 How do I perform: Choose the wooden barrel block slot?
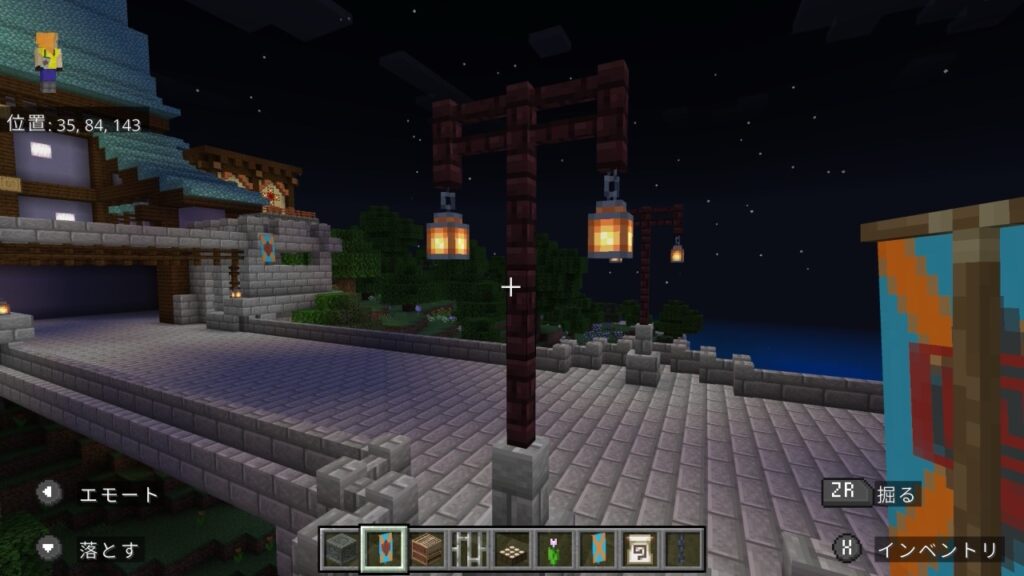[x=427, y=549]
